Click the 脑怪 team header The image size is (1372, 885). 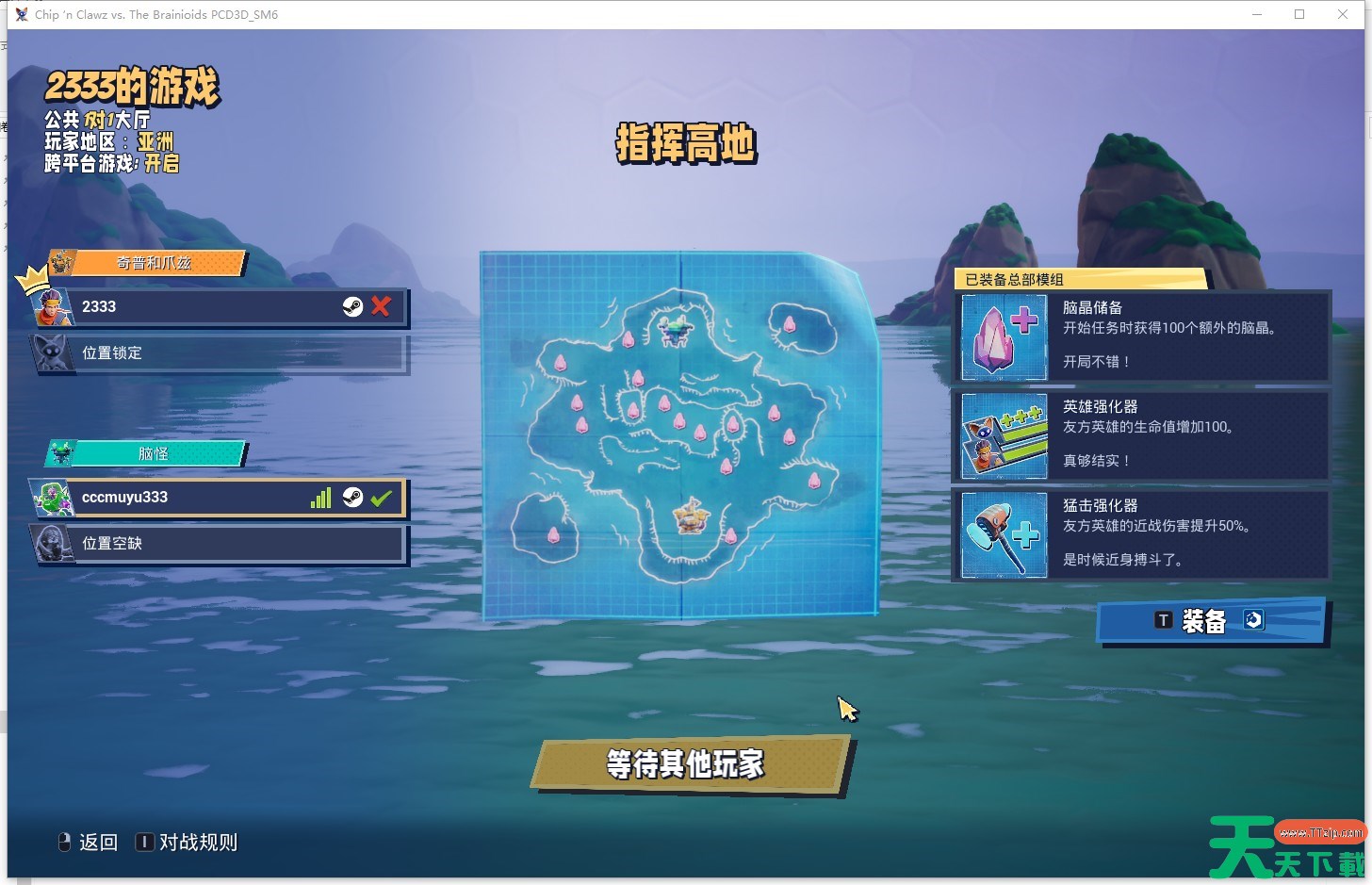pyautogui.click(x=153, y=453)
